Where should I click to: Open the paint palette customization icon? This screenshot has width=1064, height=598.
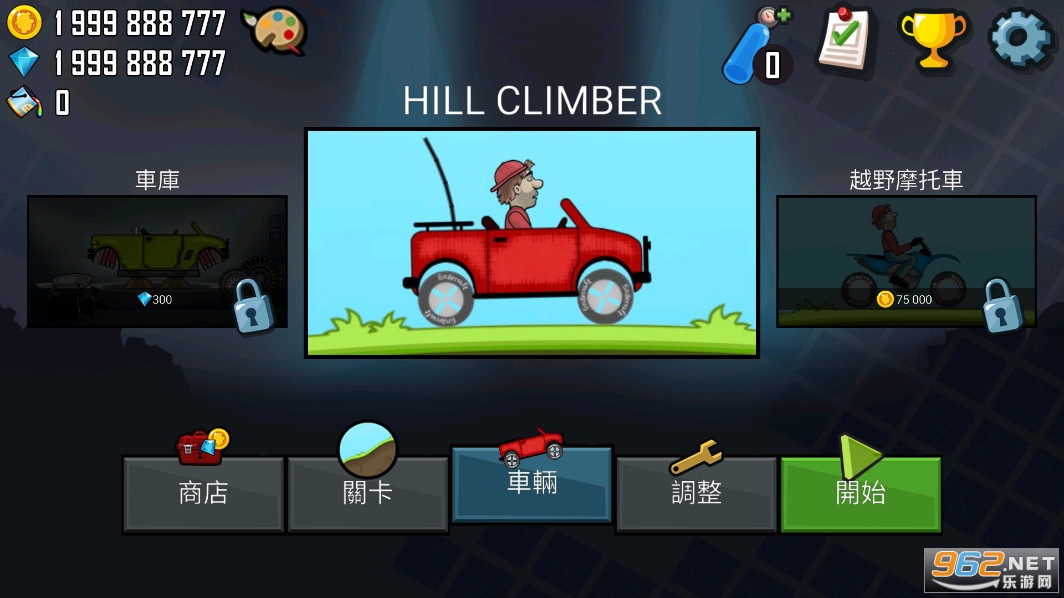coord(273,31)
